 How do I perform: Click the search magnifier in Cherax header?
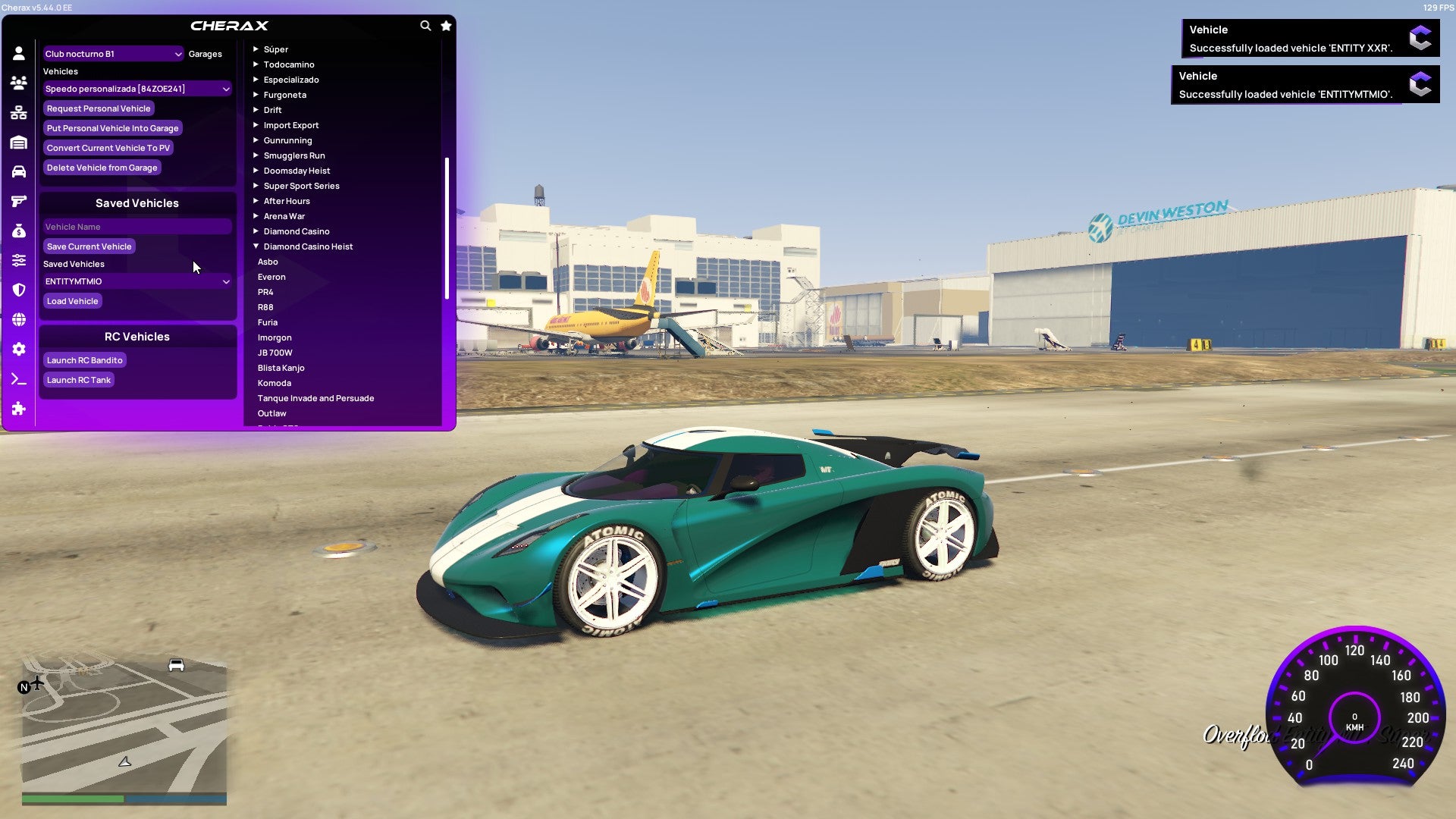pos(425,25)
